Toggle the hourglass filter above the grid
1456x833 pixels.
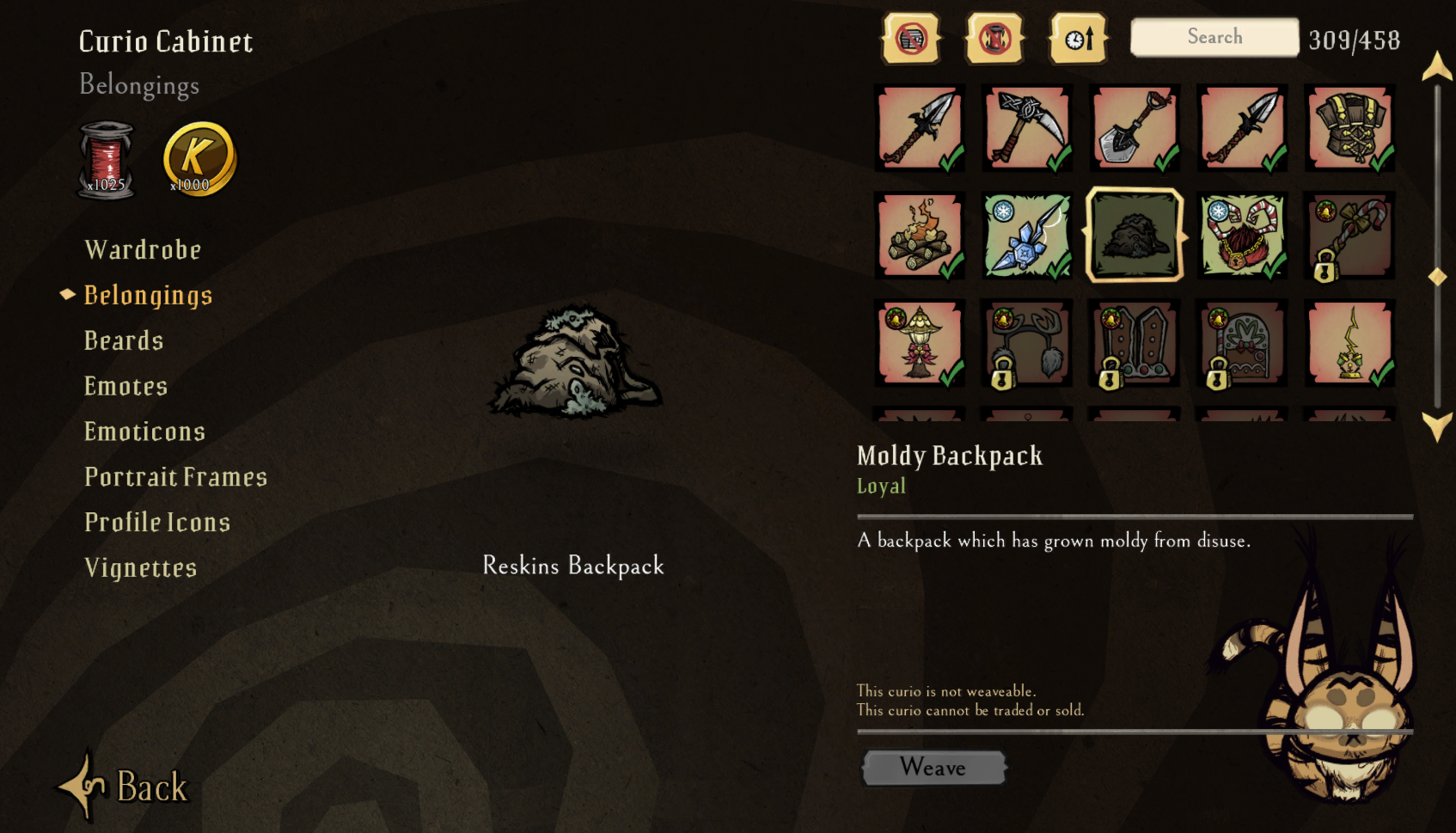pyautogui.click(x=995, y=37)
